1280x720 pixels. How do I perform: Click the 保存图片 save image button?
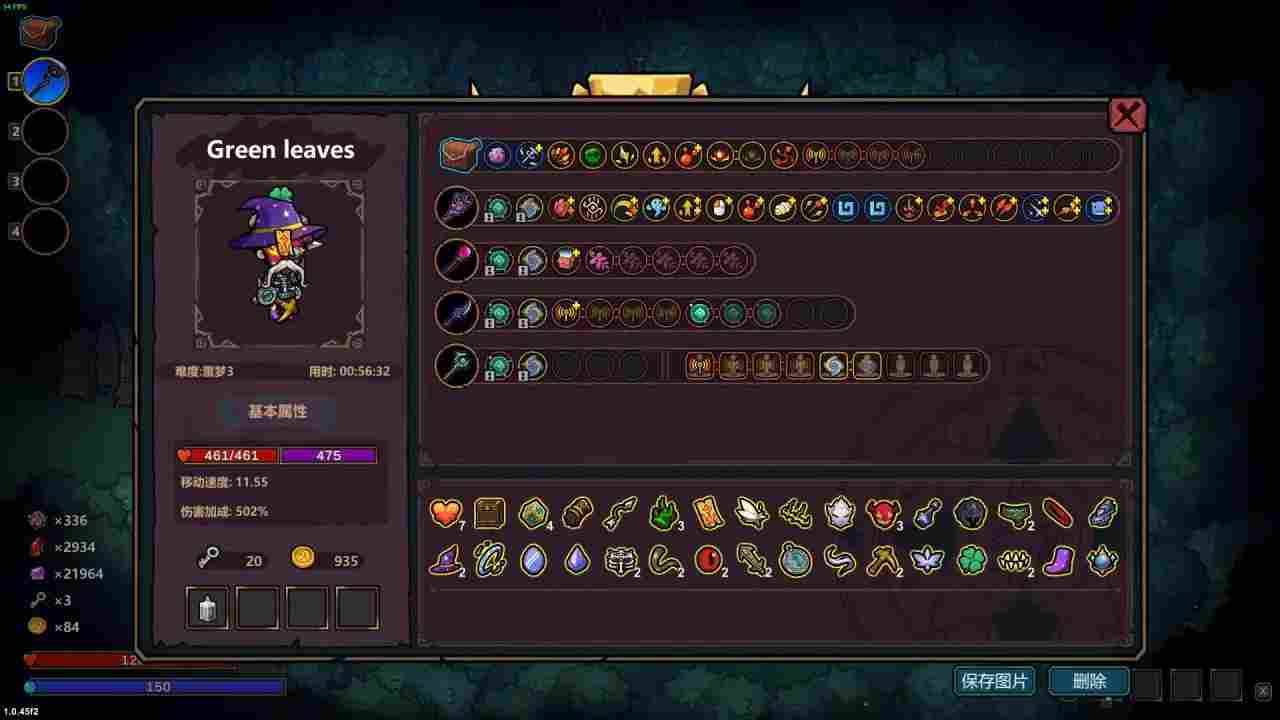click(x=993, y=681)
